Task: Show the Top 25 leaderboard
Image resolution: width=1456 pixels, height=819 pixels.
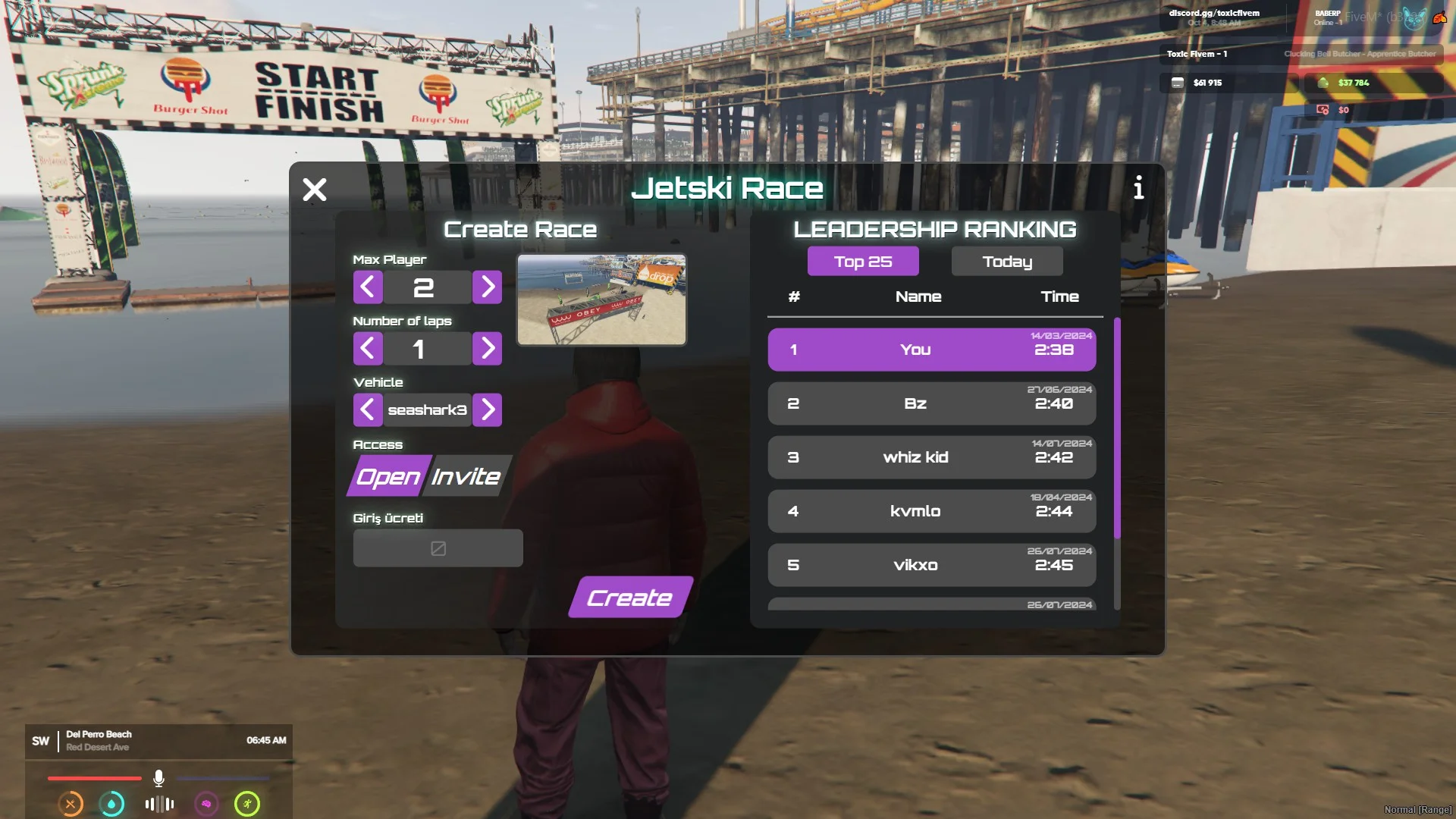Action: [863, 262]
